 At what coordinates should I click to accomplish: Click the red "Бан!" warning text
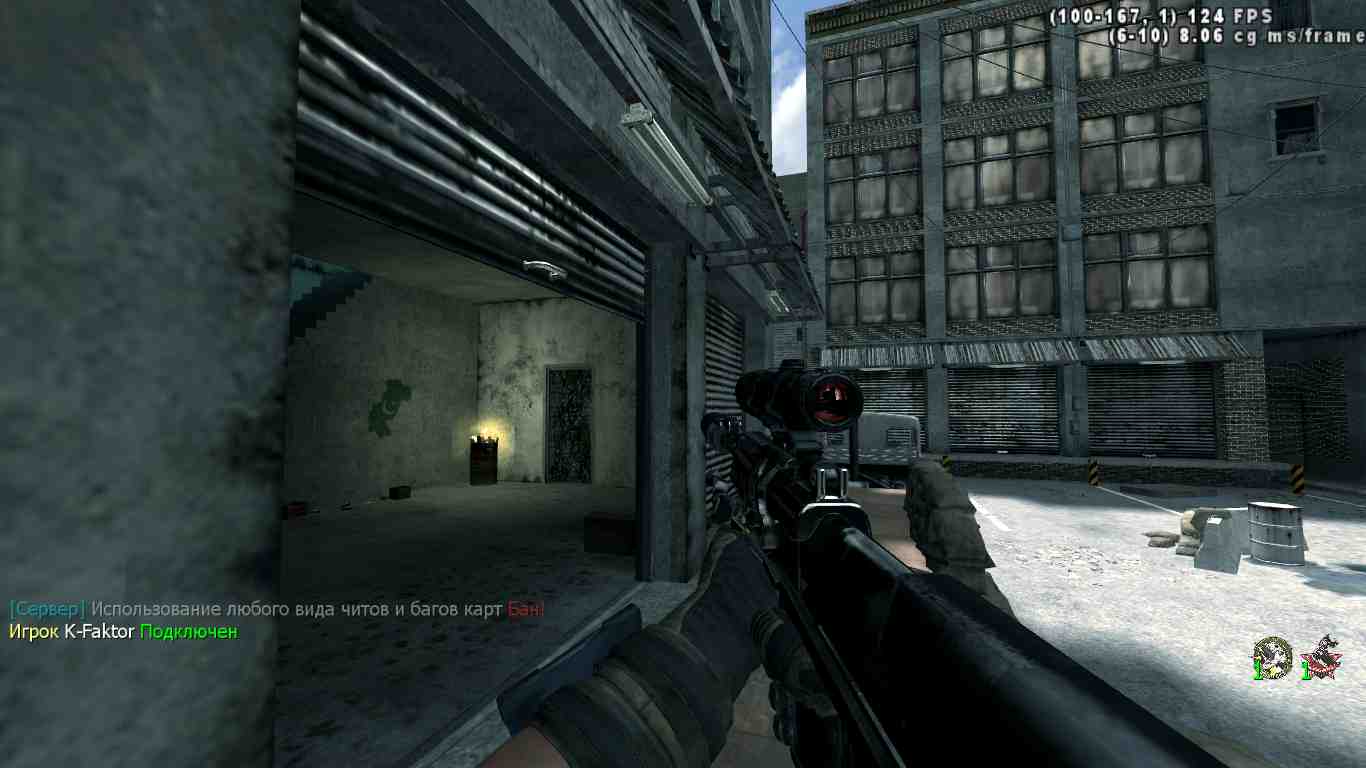pyautogui.click(x=527, y=606)
